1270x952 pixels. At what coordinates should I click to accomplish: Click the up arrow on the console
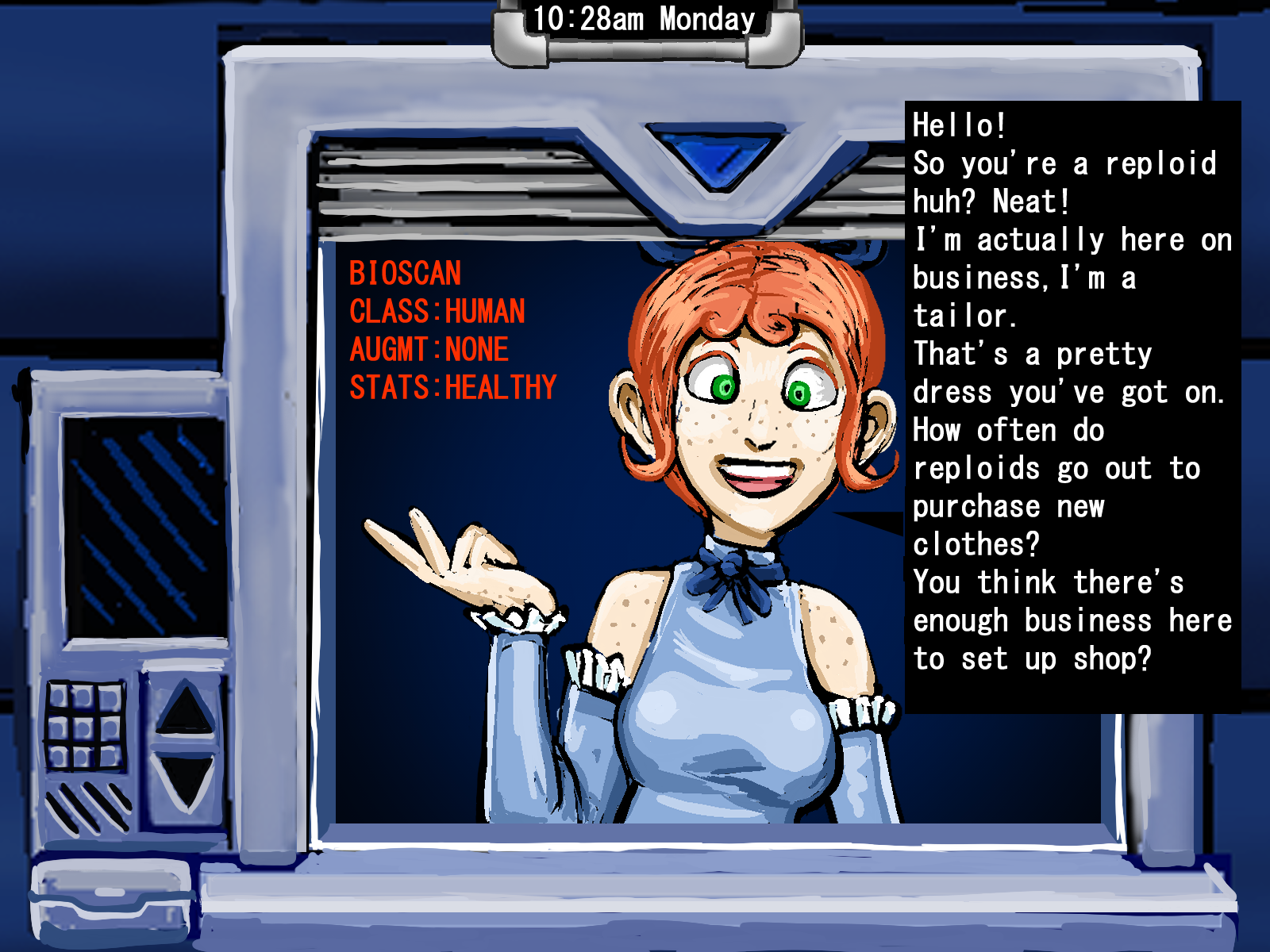coord(185,708)
